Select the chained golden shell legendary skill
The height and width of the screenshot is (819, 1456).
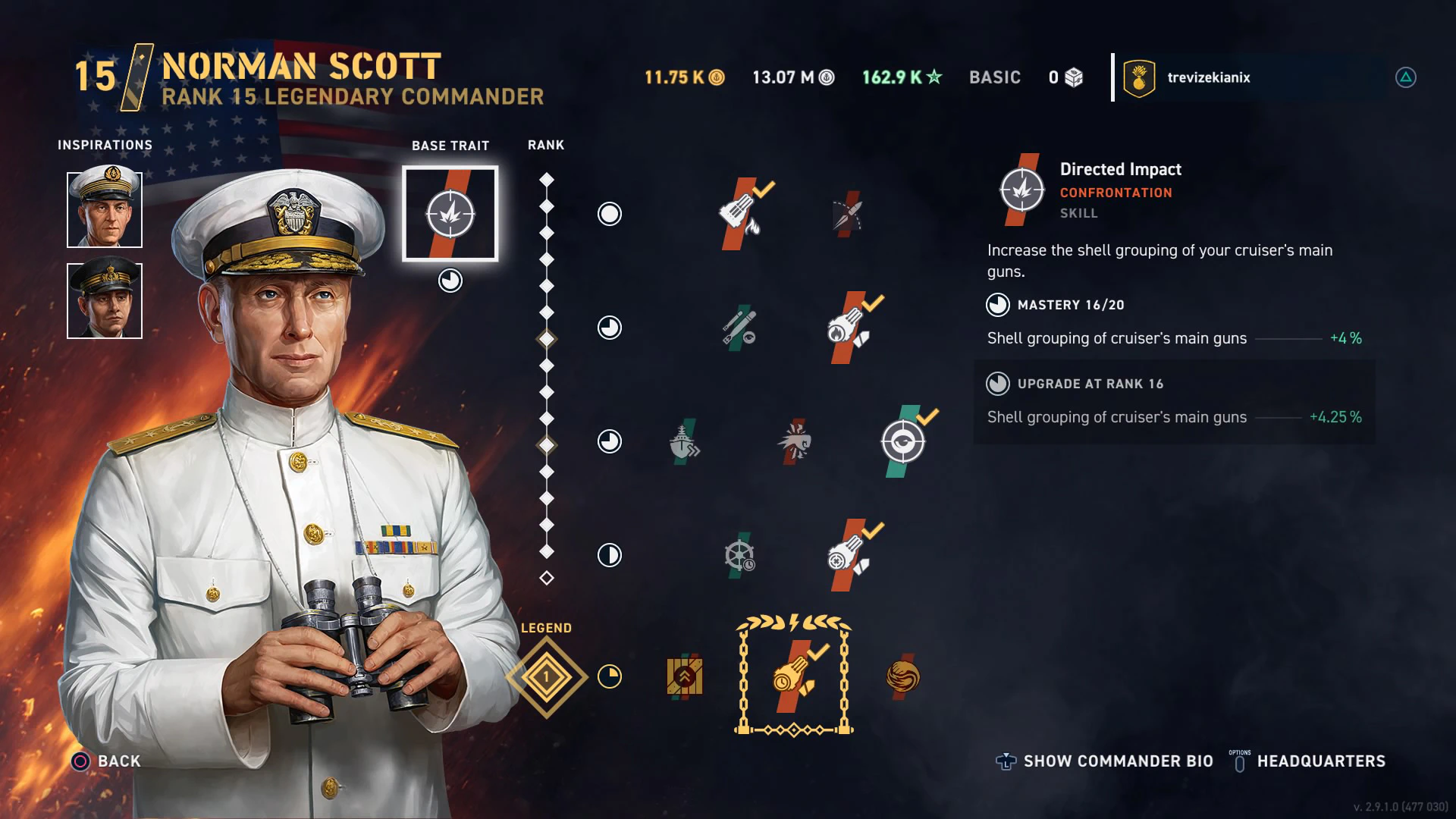[793, 676]
